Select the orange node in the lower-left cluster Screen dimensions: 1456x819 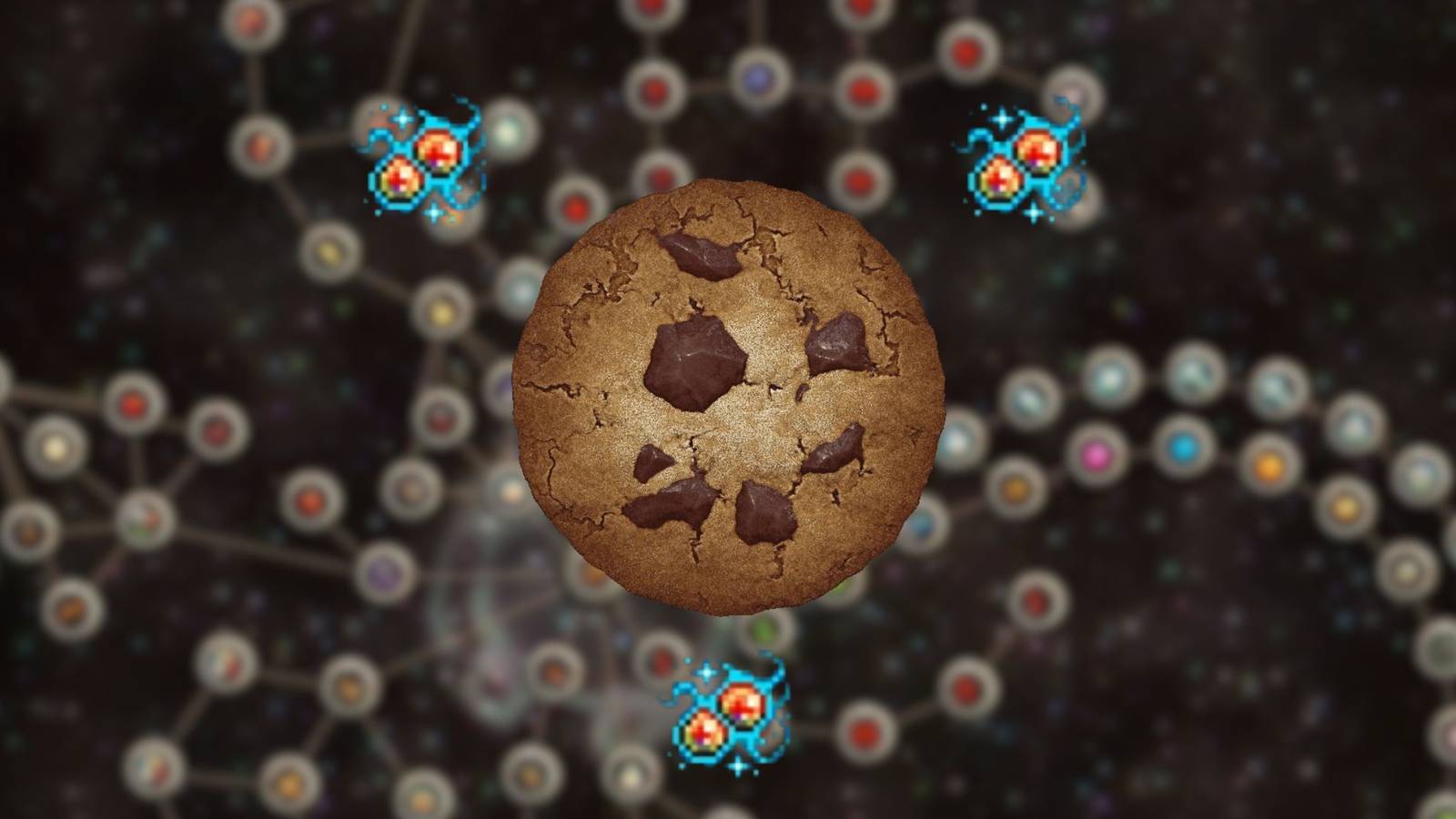point(71,611)
